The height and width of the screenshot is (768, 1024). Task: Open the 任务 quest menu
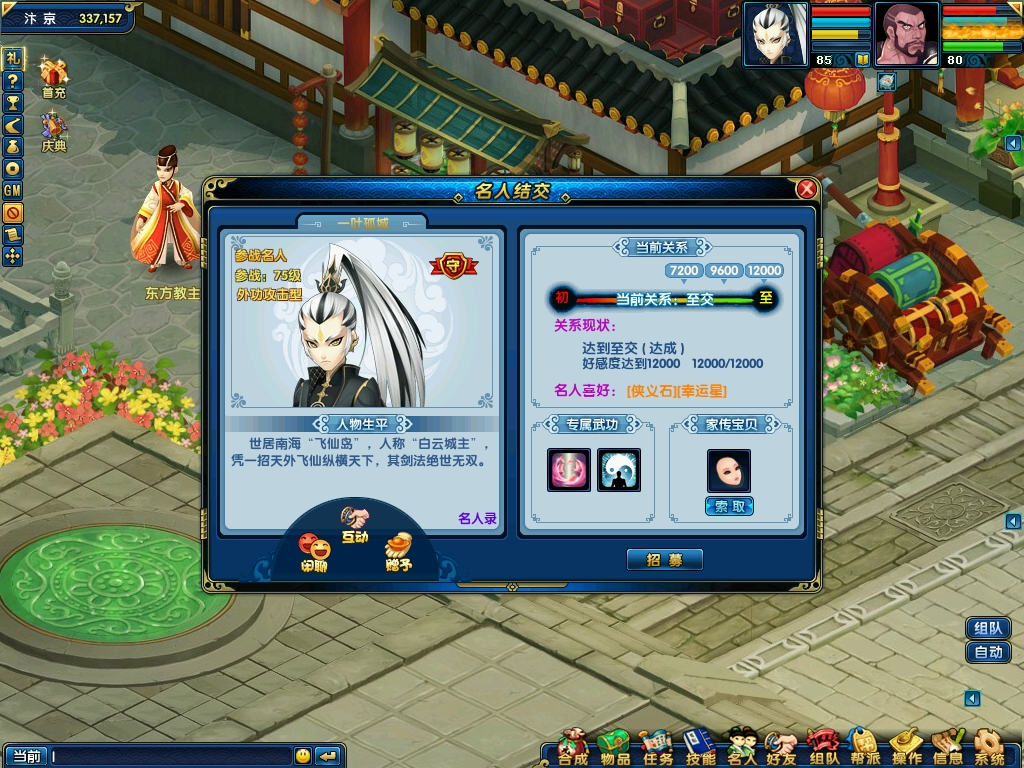[657, 748]
